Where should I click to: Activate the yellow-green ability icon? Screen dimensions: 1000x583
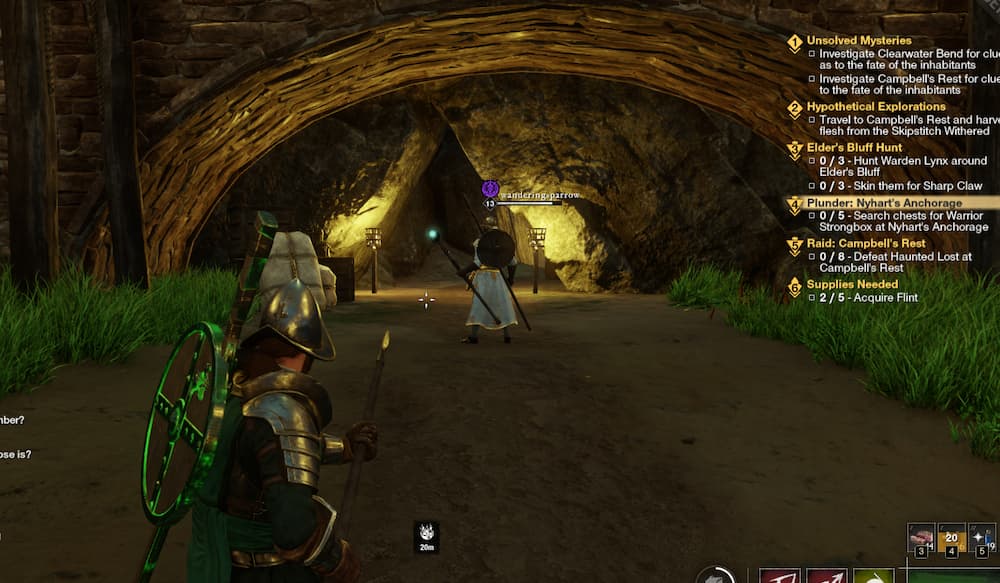[x=873, y=576]
